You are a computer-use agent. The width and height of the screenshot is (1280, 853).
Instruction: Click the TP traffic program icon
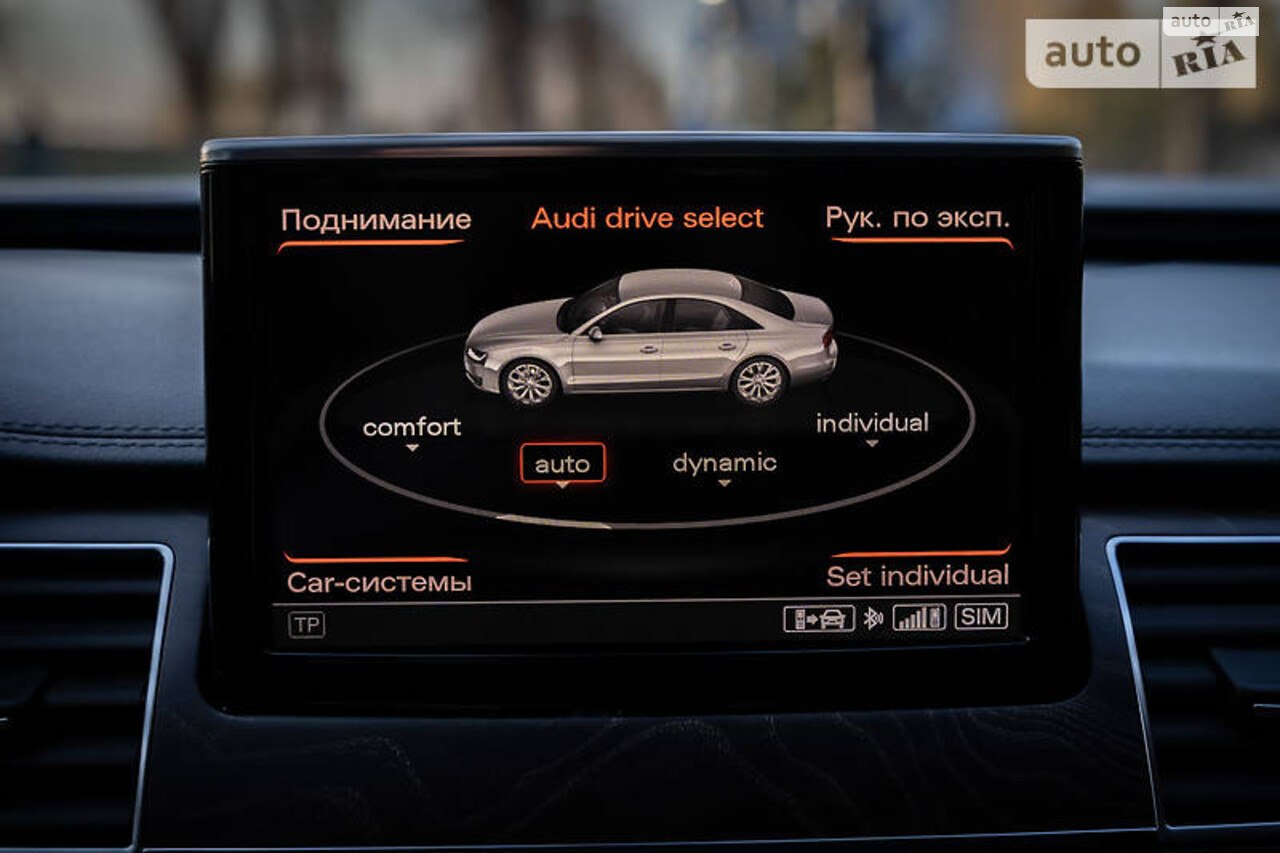306,622
